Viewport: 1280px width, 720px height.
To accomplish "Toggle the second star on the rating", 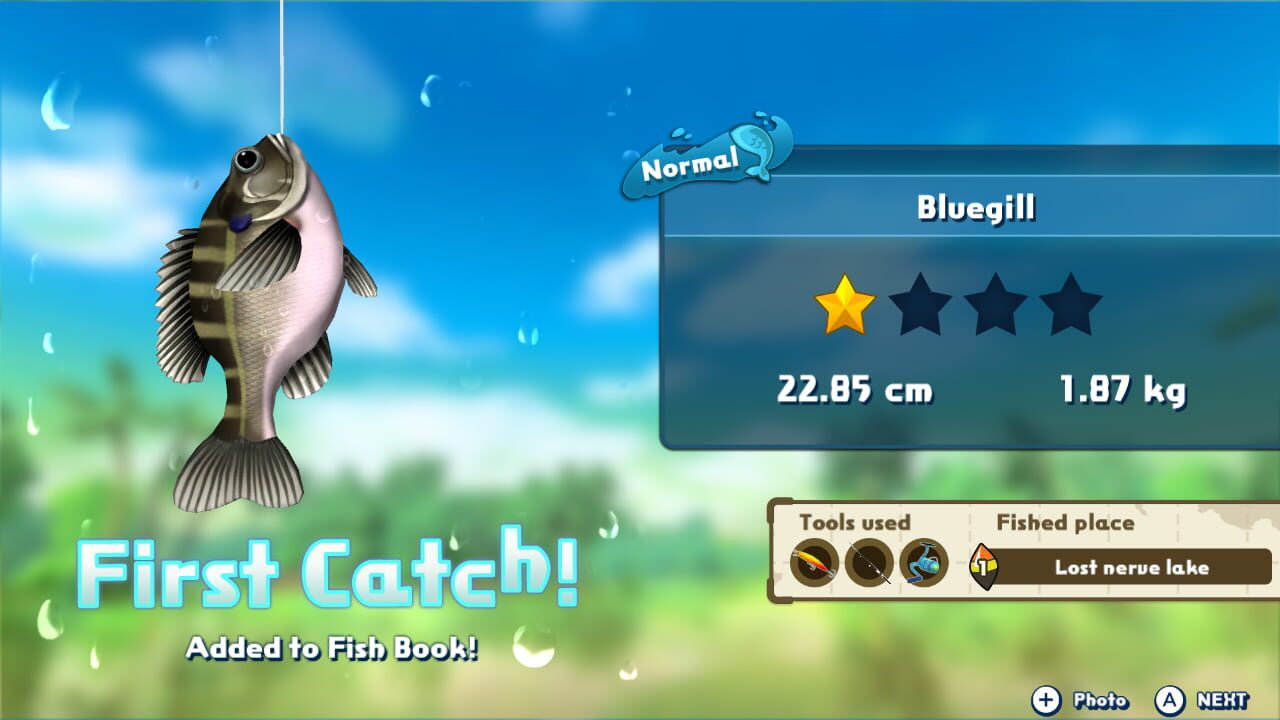I will 921,307.
